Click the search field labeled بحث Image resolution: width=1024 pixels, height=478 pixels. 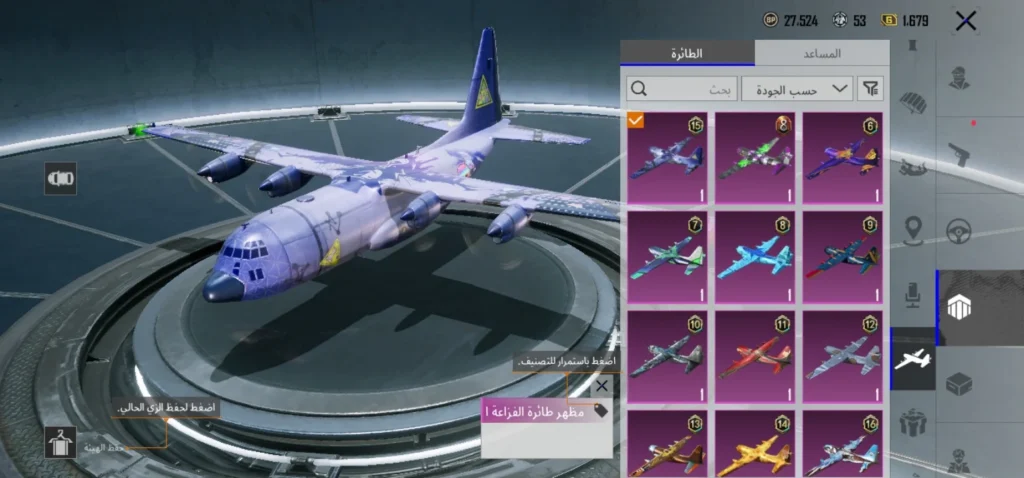click(683, 89)
